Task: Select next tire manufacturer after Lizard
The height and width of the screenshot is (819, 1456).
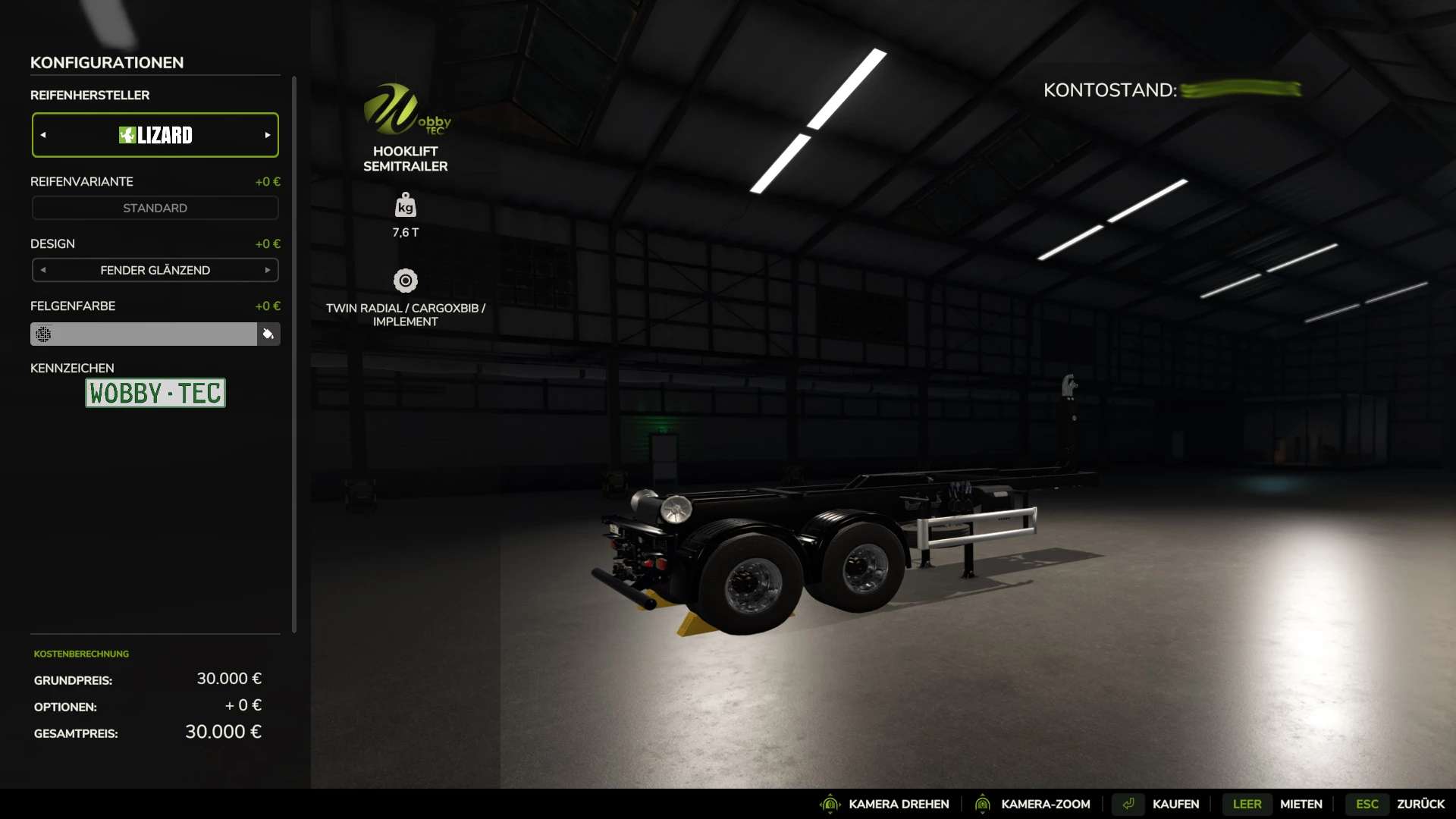Action: tap(267, 135)
